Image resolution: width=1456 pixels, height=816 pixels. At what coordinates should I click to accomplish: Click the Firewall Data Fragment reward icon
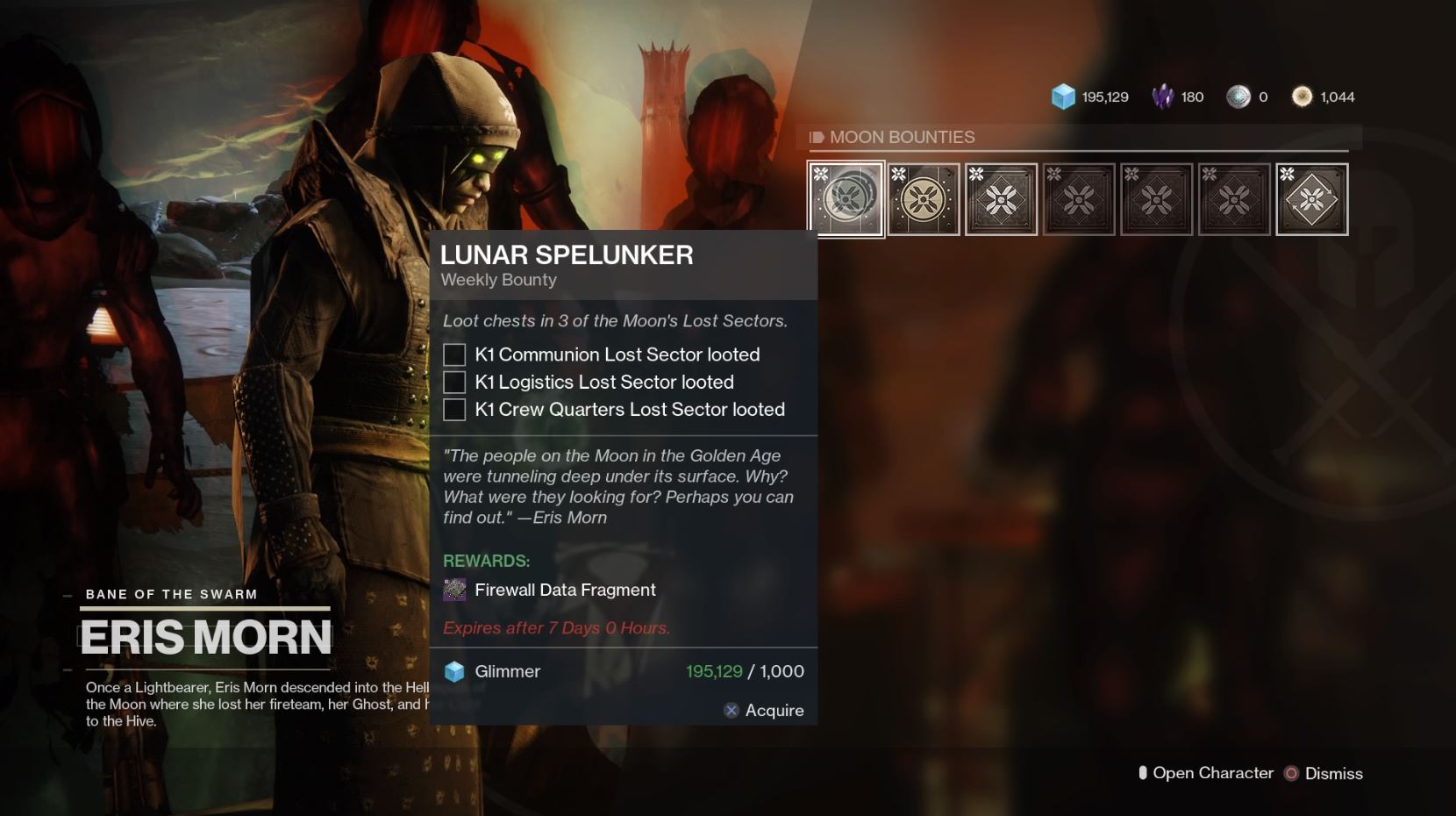[x=455, y=590]
